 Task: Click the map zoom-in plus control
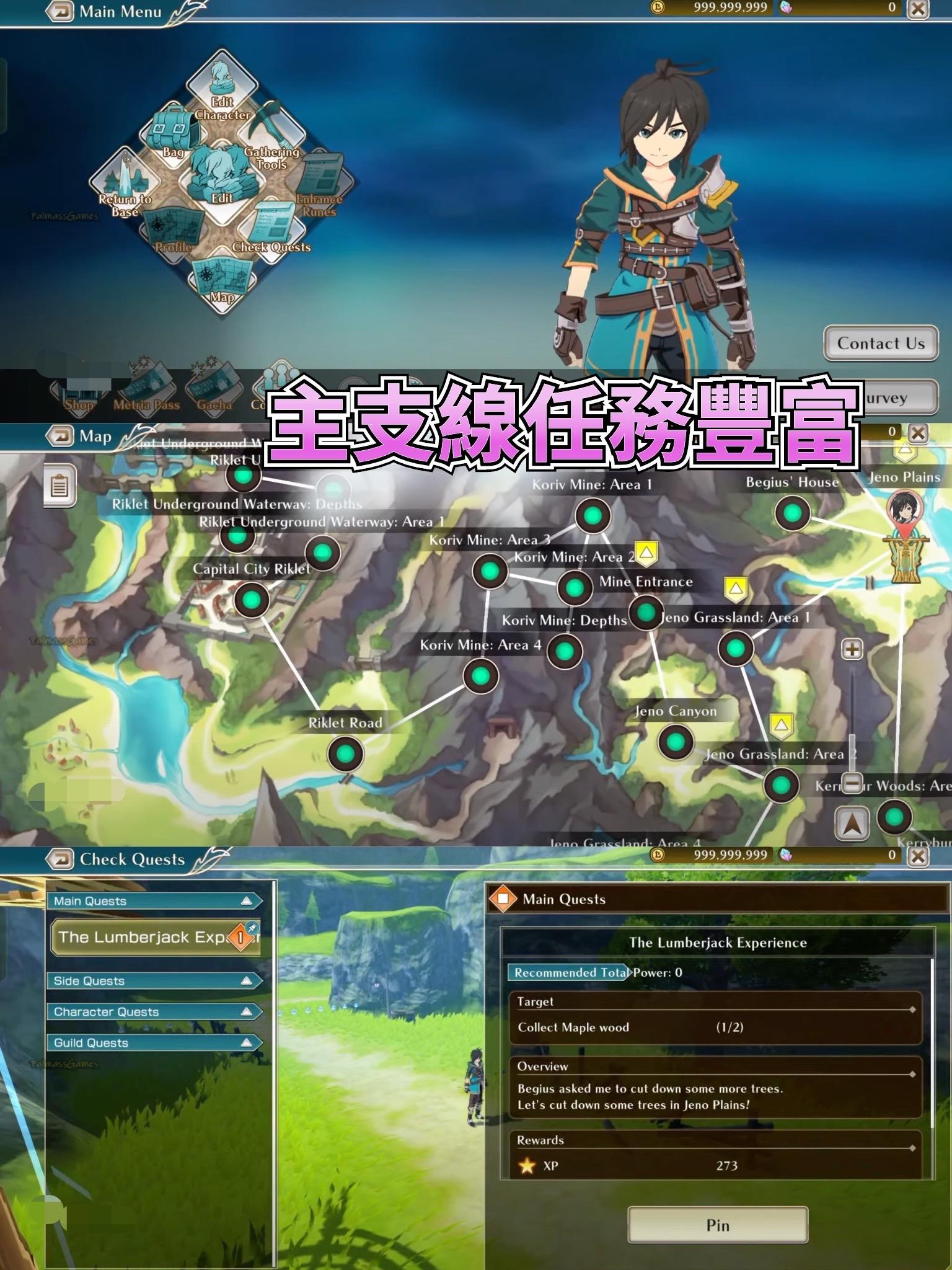pyautogui.click(x=852, y=649)
